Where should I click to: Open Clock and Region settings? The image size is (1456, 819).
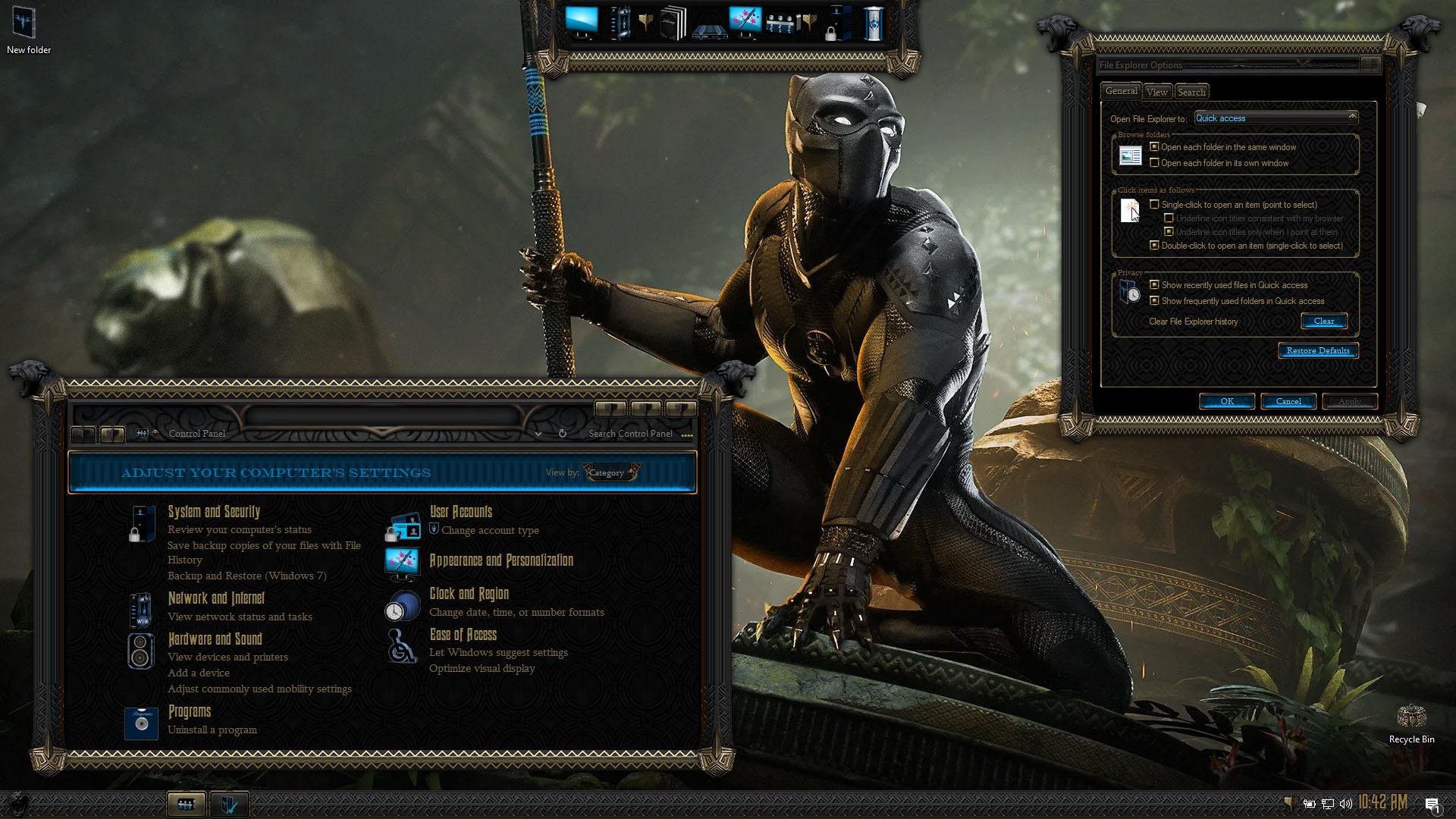click(x=469, y=594)
